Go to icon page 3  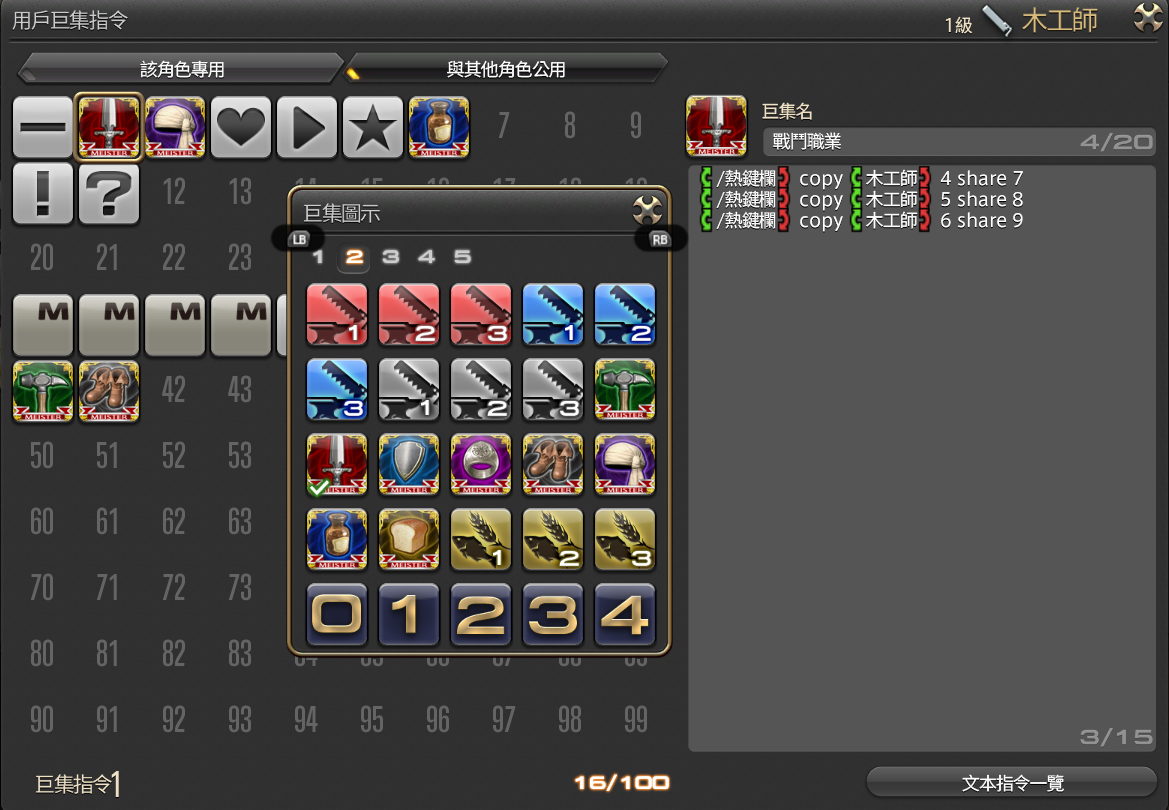point(390,257)
